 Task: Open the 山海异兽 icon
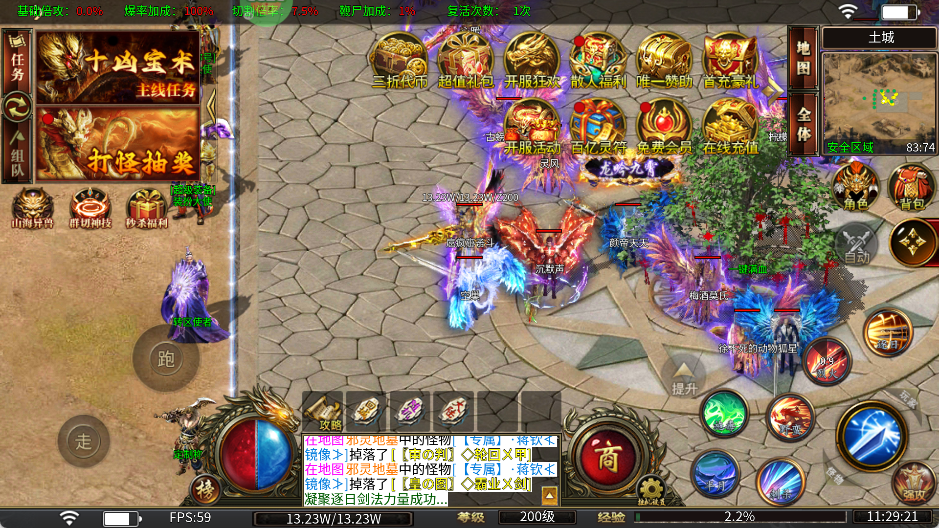coord(32,208)
